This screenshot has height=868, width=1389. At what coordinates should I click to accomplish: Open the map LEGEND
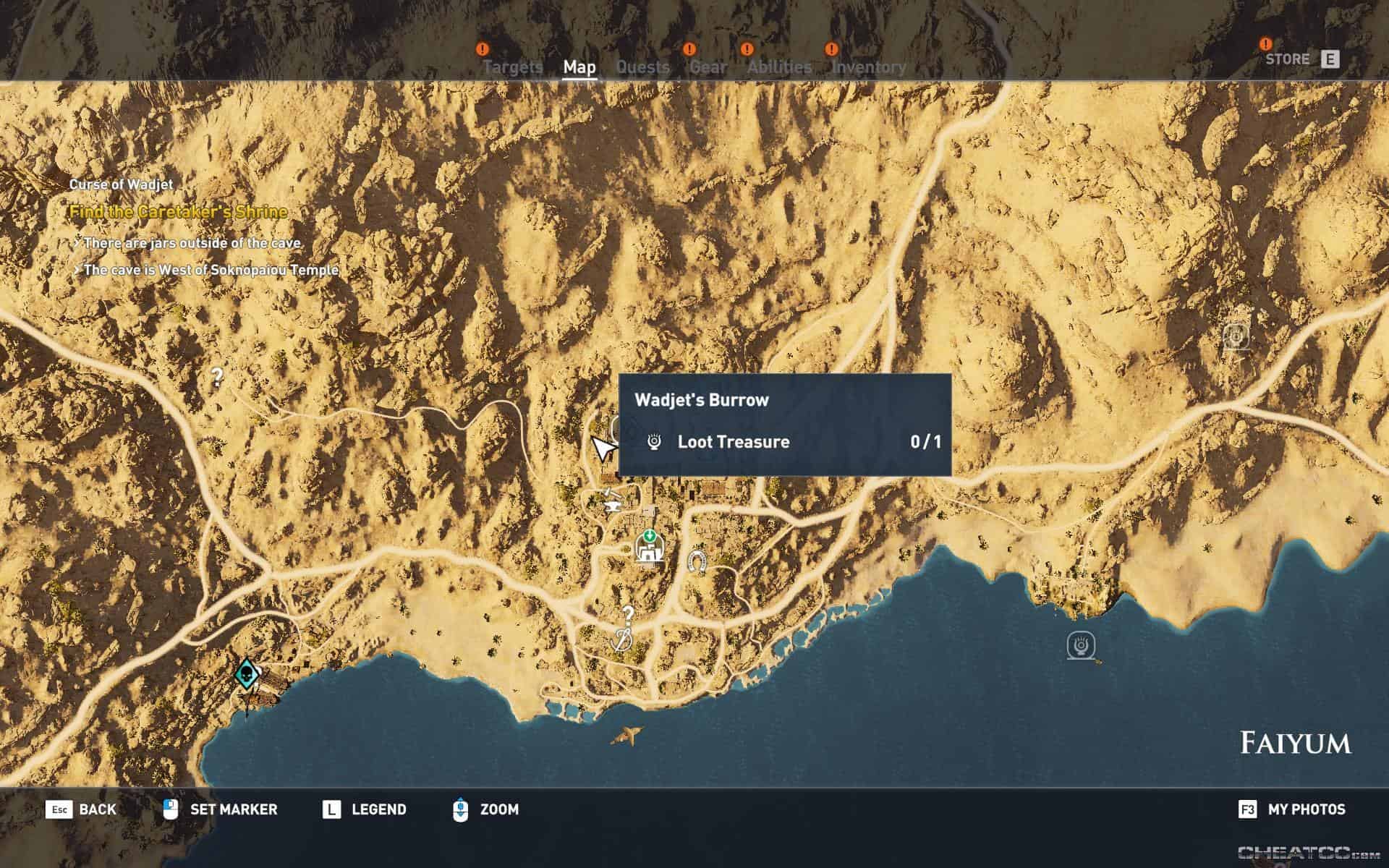click(x=377, y=809)
